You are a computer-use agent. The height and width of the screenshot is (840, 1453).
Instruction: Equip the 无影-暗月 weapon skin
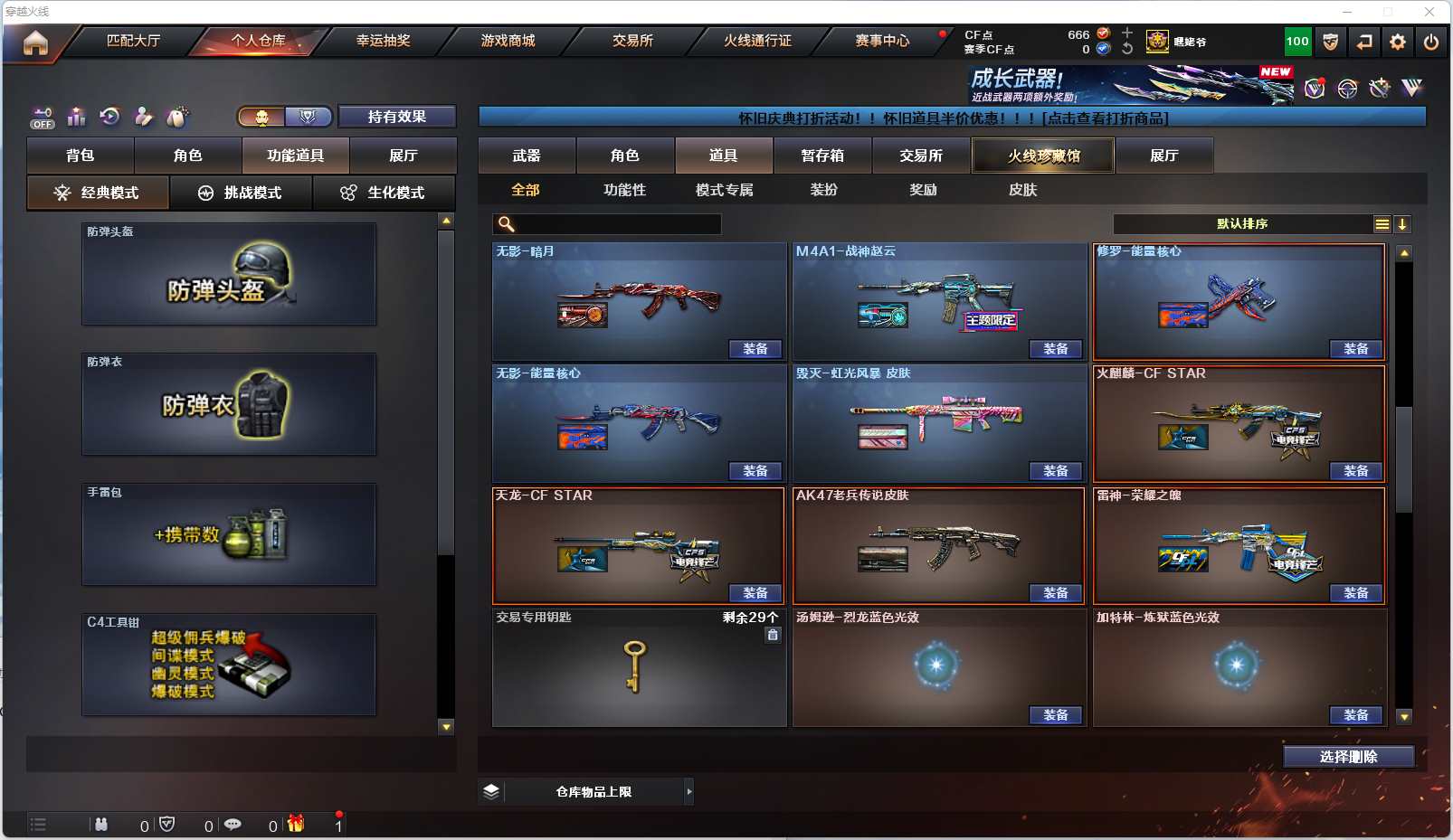(755, 349)
